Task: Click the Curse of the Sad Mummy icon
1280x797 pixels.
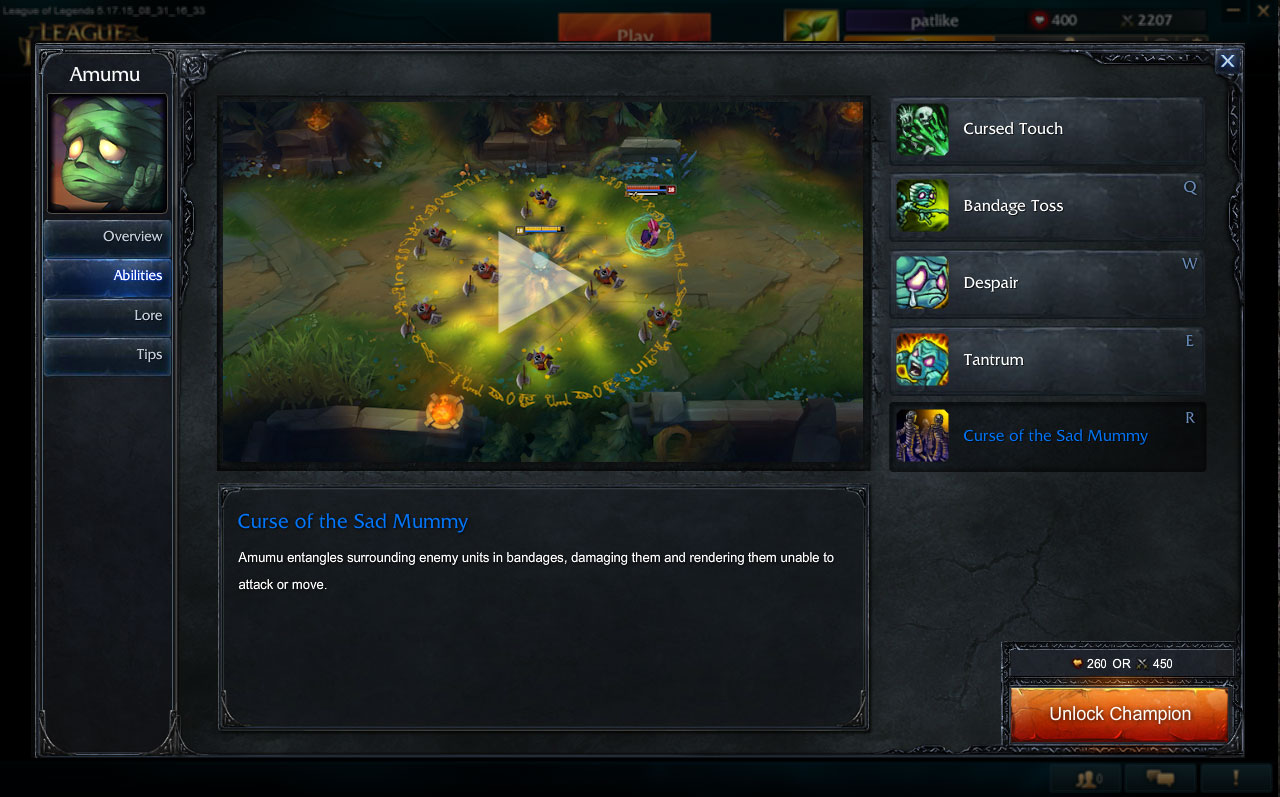Action: pos(921,436)
